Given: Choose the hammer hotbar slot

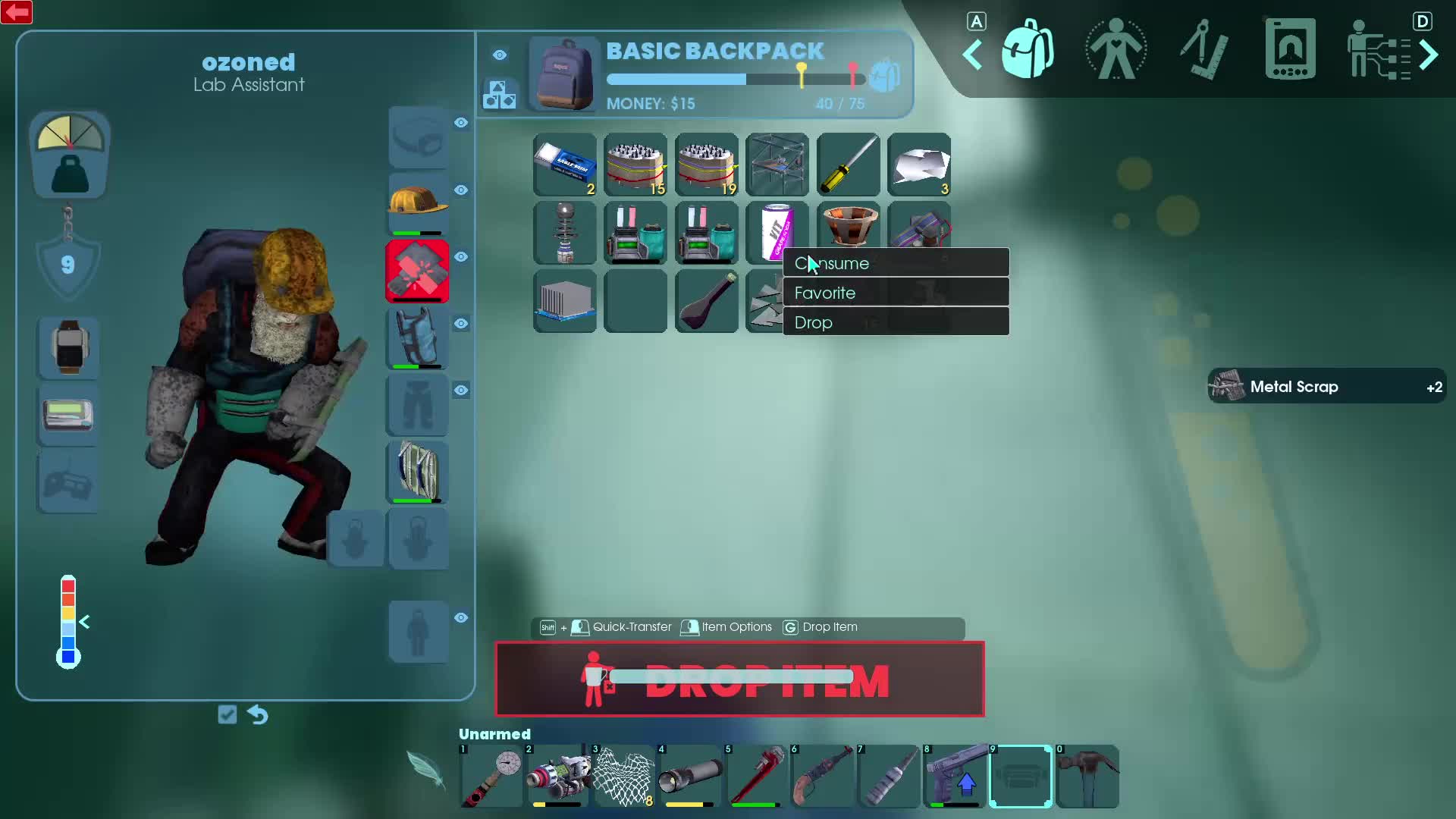Looking at the screenshot, I should pyautogui.click(x=1087, y=777).
